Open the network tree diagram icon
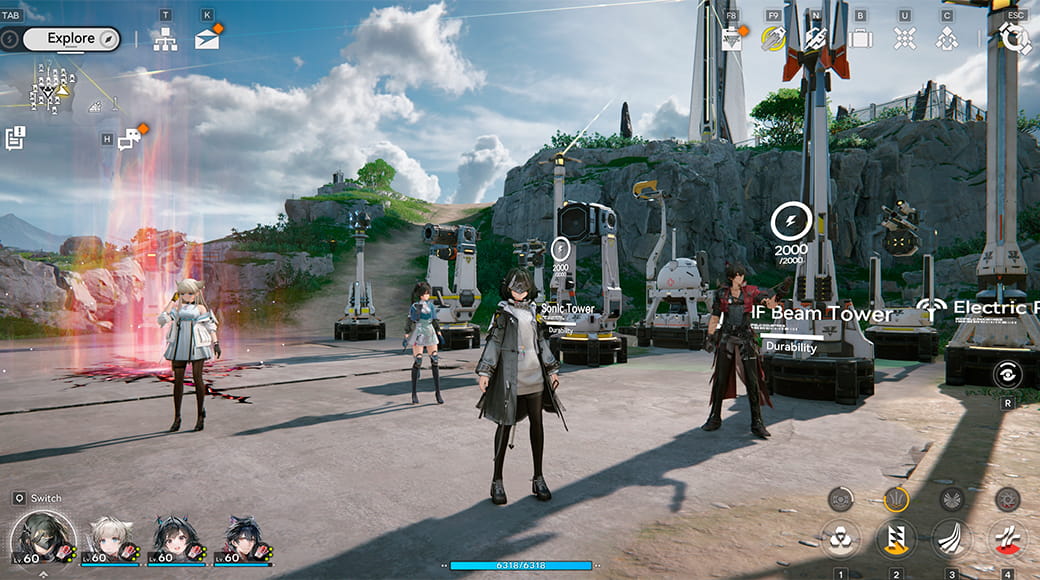The height and width of the screenshot is (580, 1040). click(x=165, y=39)
